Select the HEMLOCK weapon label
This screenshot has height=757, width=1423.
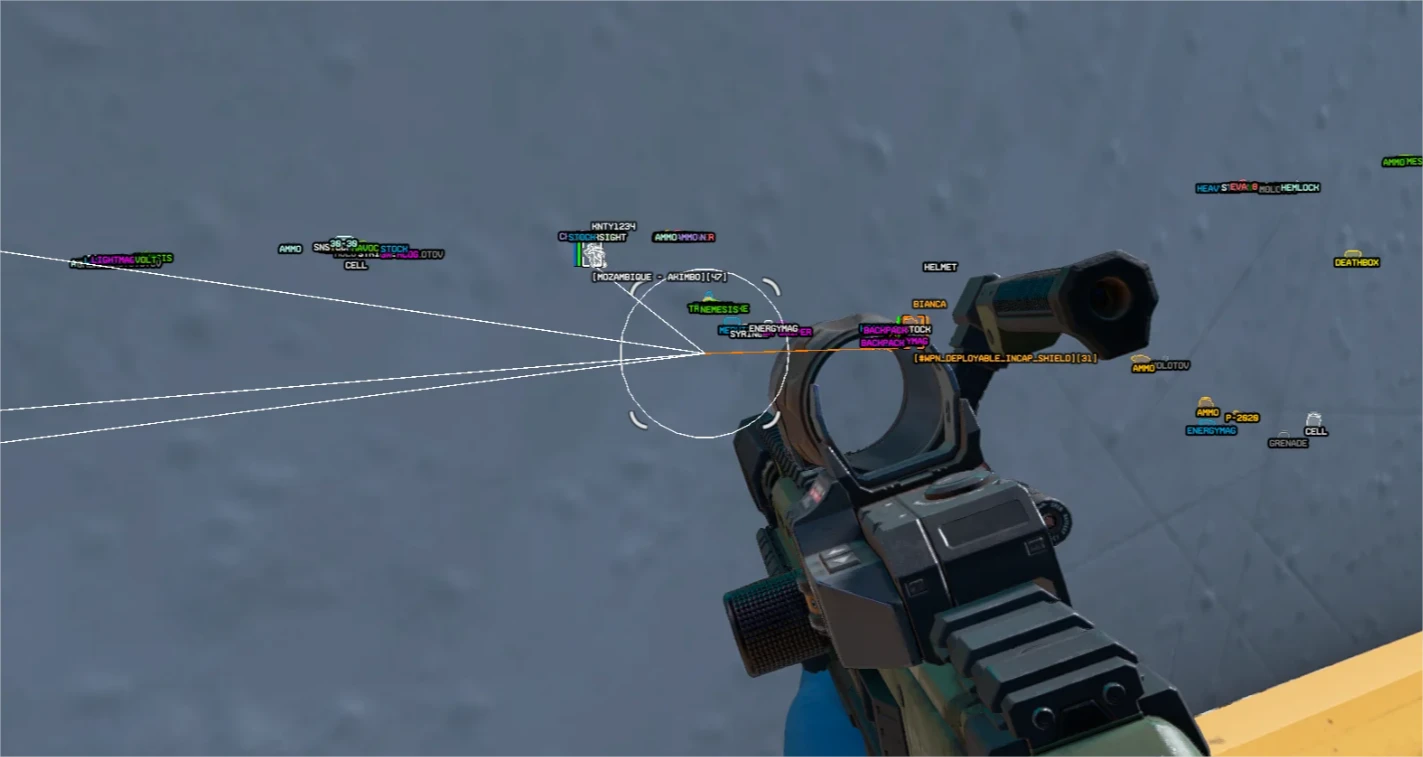1298,187
